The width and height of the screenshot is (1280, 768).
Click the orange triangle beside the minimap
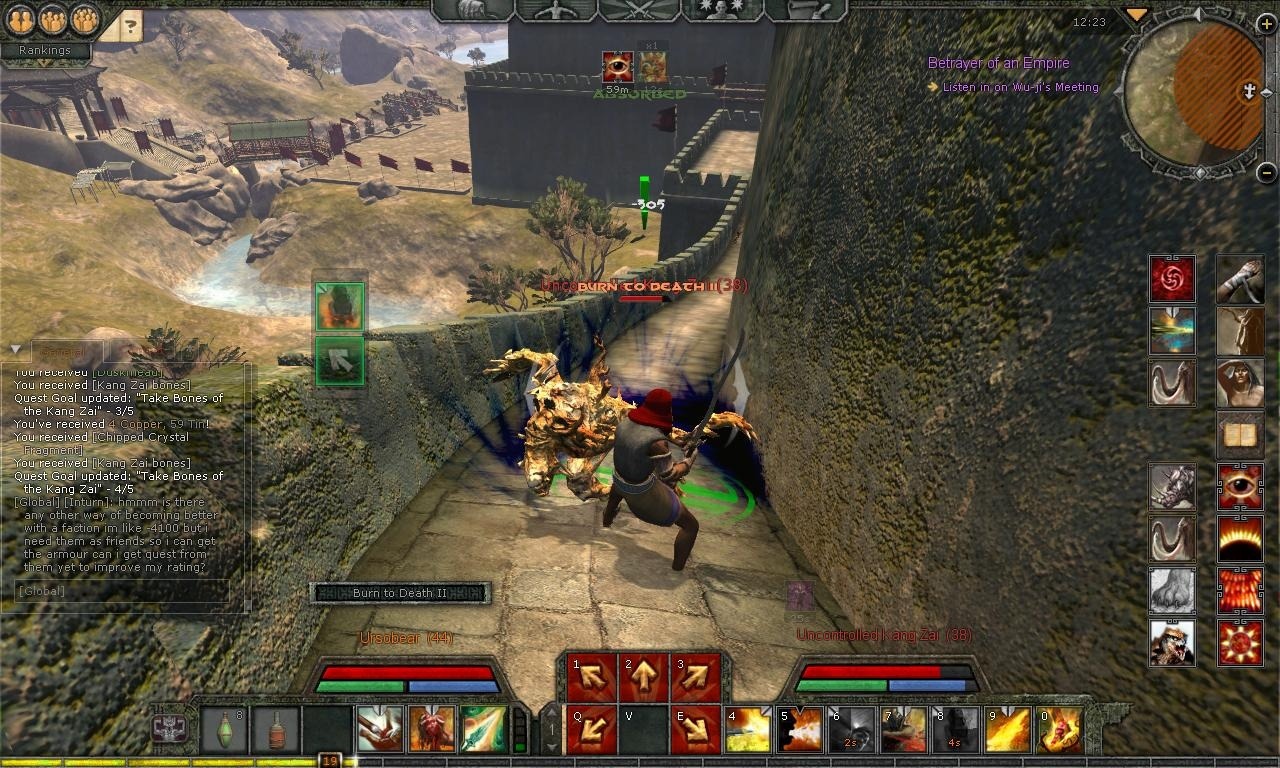tap(1135, 15)
